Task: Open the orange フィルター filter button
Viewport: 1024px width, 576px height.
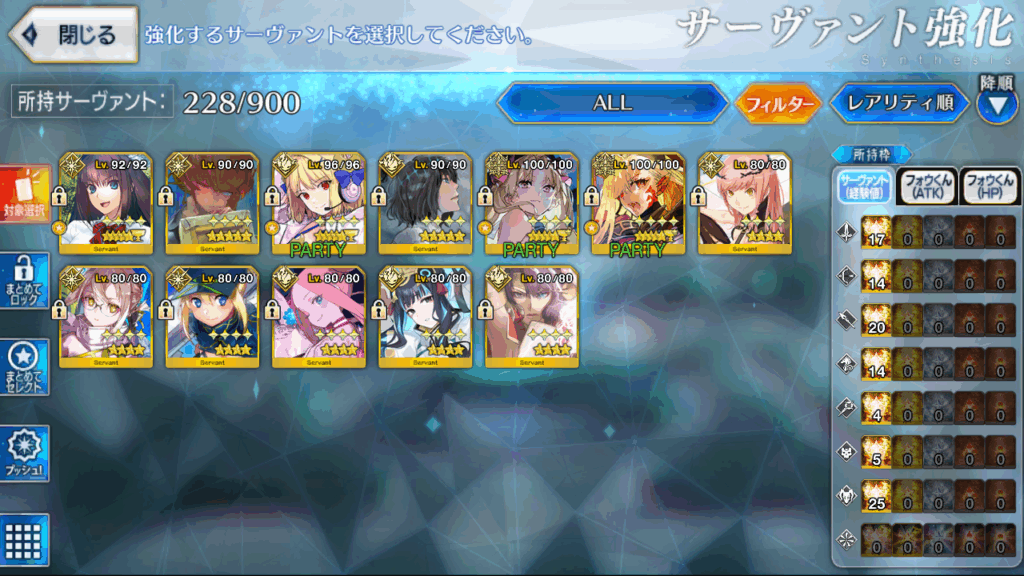Action: click(x=778, y=103)
